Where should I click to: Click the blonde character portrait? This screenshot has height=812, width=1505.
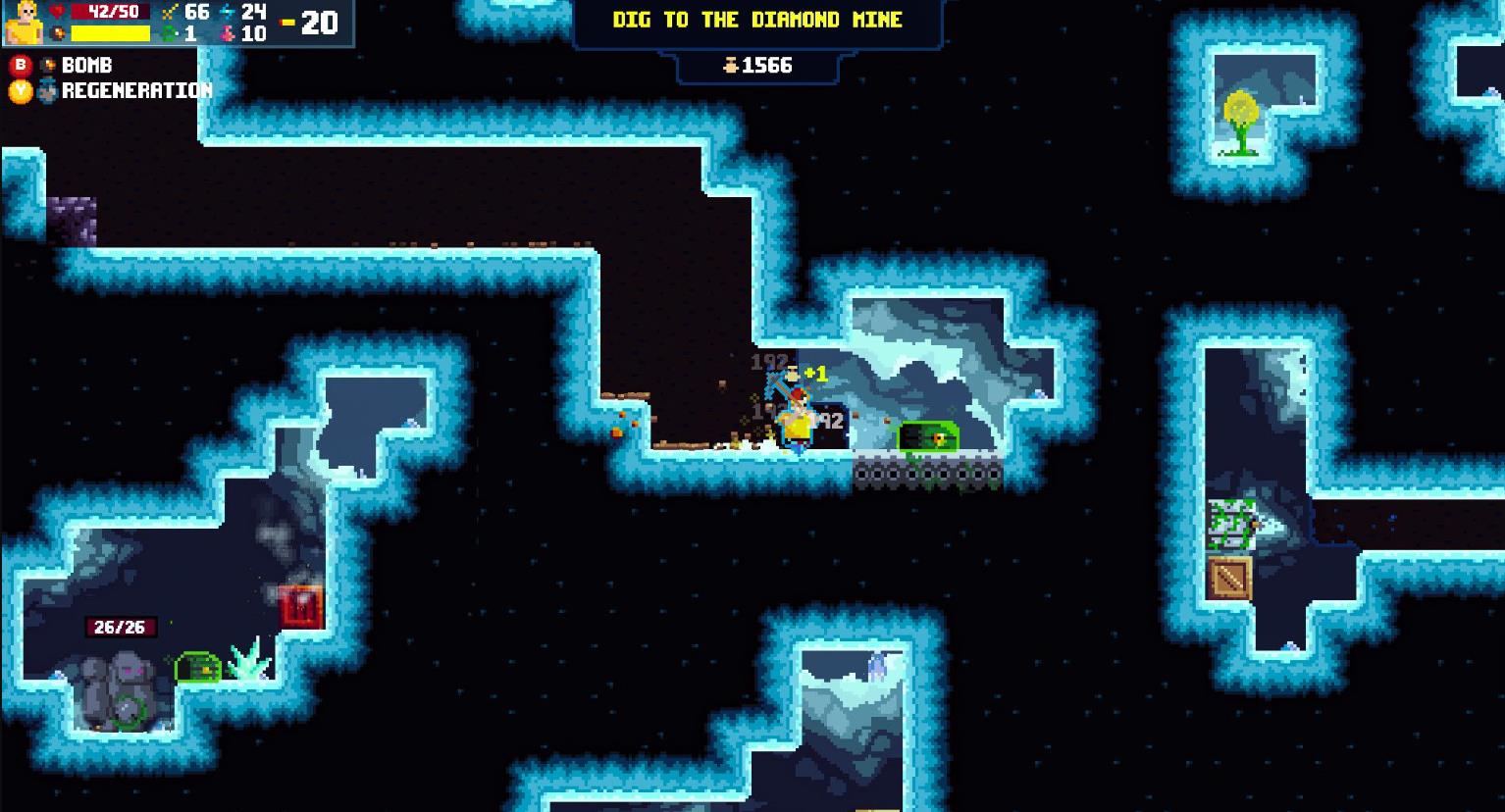(x=24, y=23)
